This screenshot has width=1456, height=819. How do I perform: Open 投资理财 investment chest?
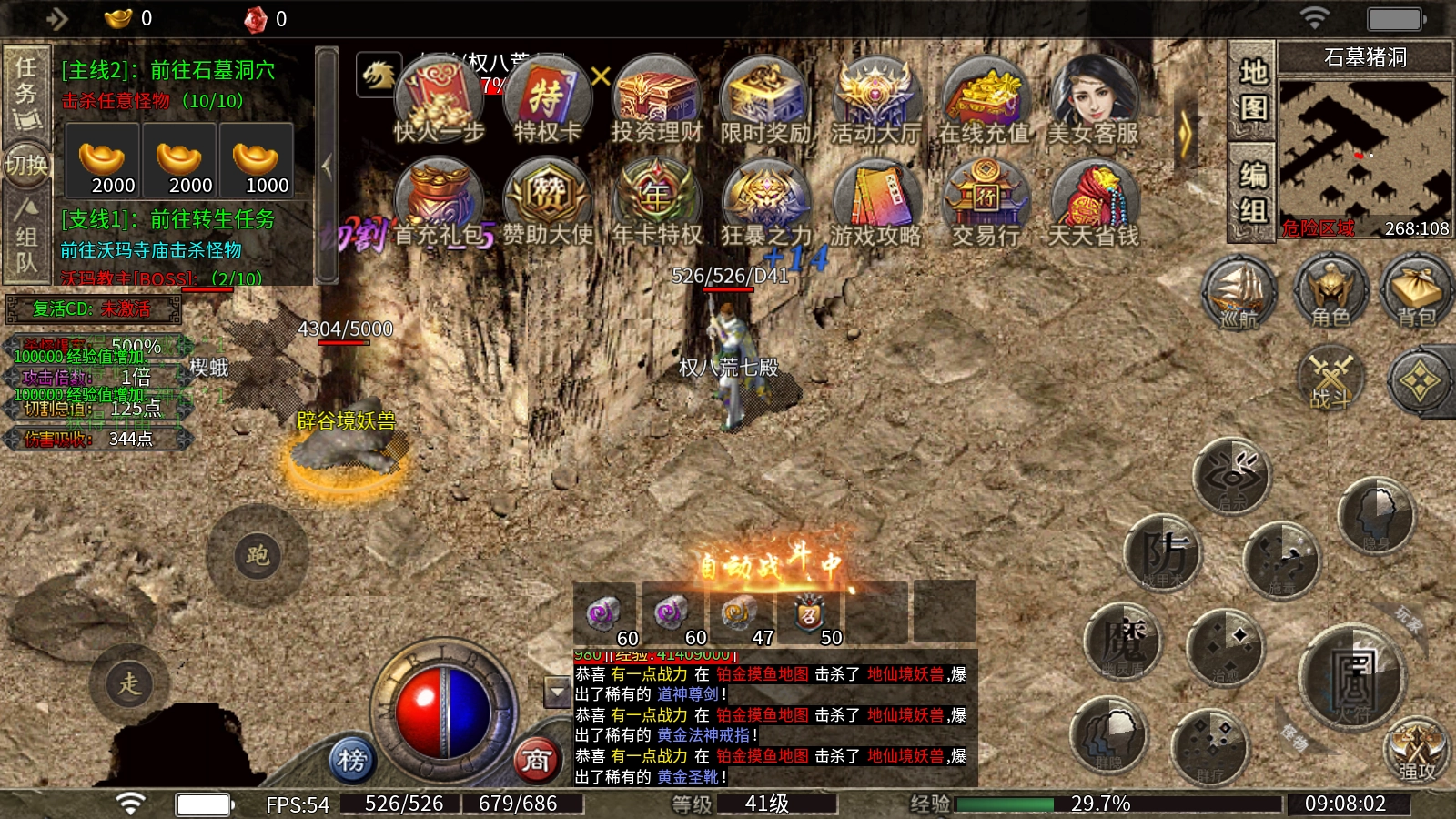pos(656,102)
